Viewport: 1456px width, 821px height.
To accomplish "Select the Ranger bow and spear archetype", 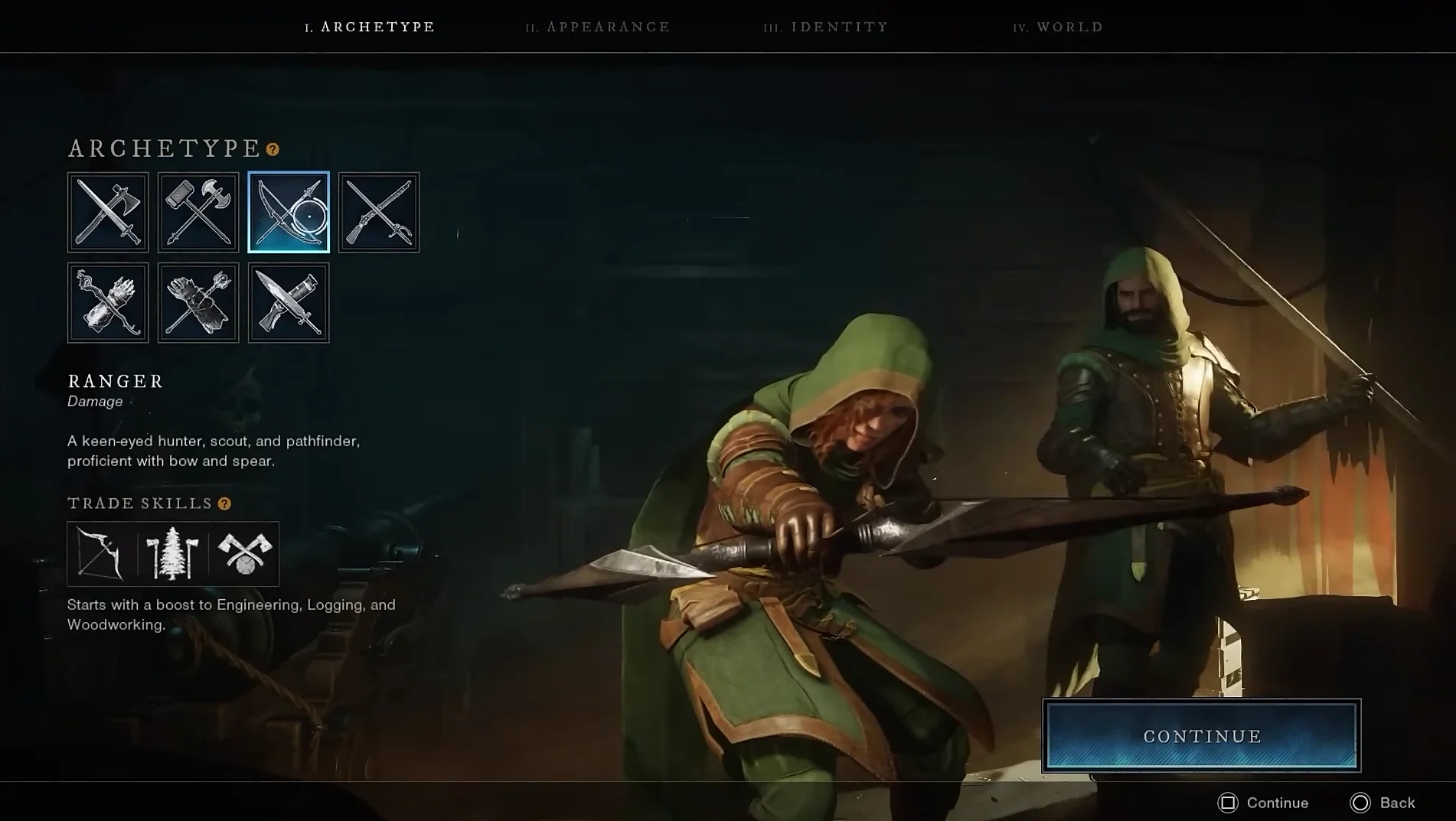I will pos(289,212).
